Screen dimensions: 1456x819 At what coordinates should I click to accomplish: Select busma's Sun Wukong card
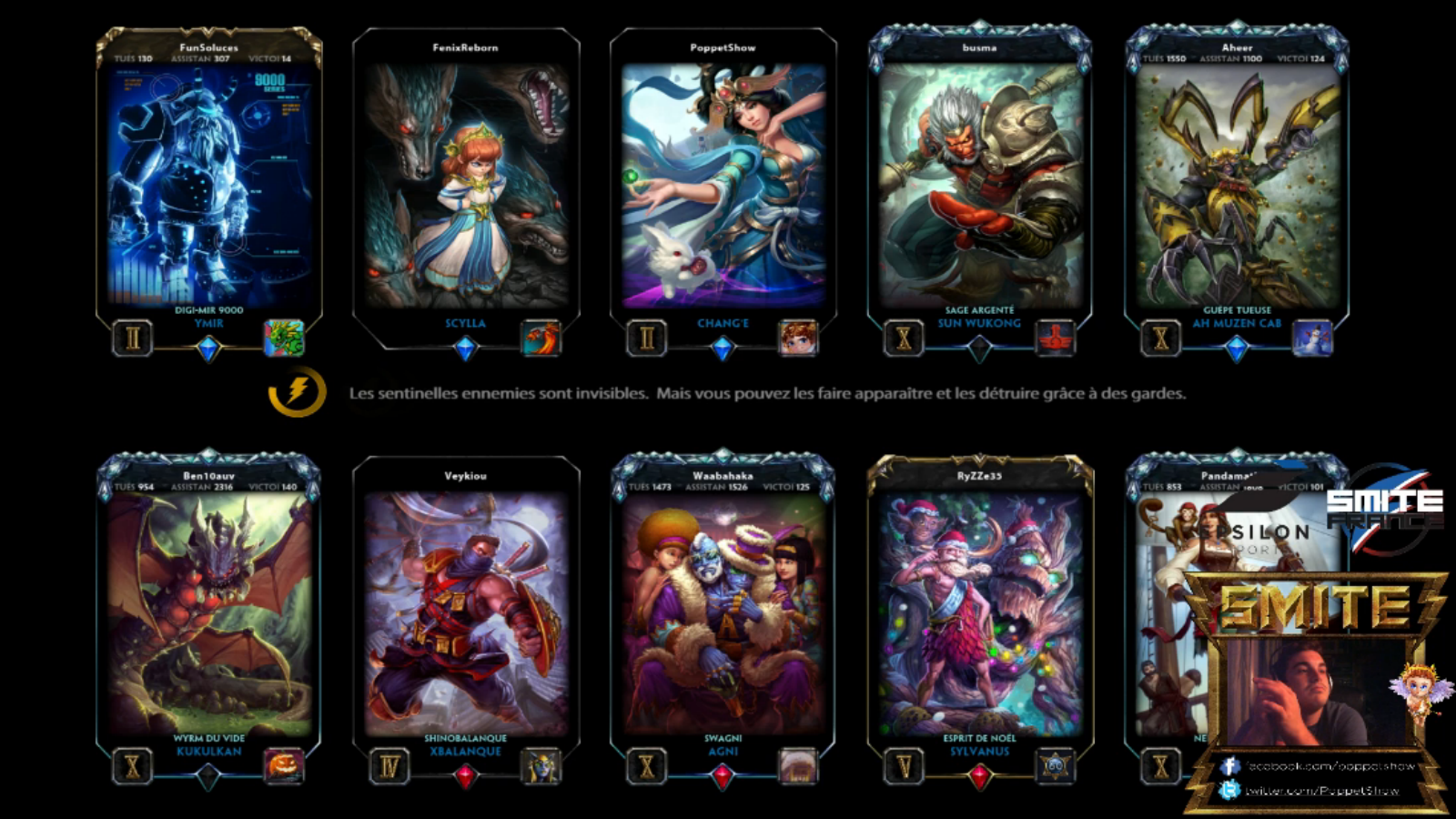[979, 187]
